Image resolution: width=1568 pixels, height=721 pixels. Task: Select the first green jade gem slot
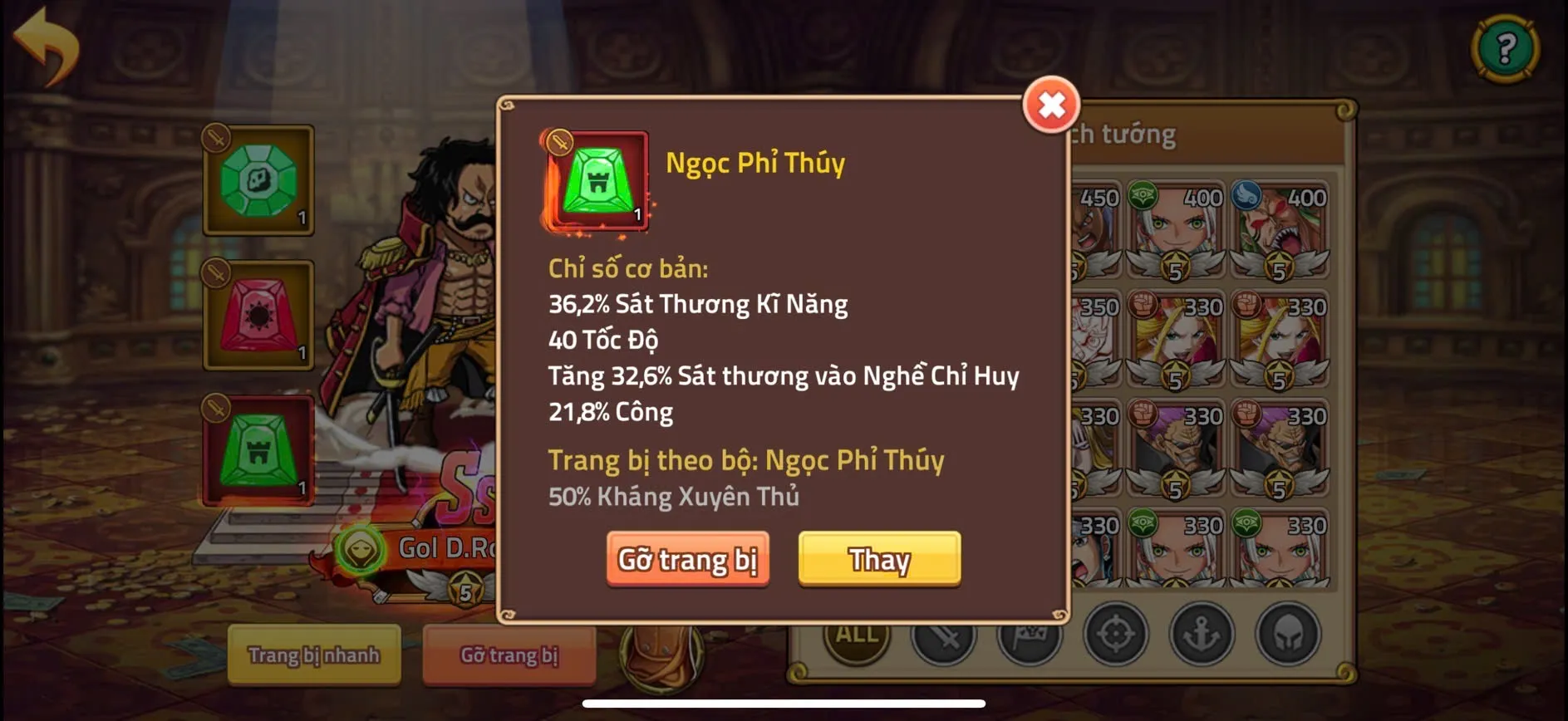pyautogui.click(x=258, y=181)
